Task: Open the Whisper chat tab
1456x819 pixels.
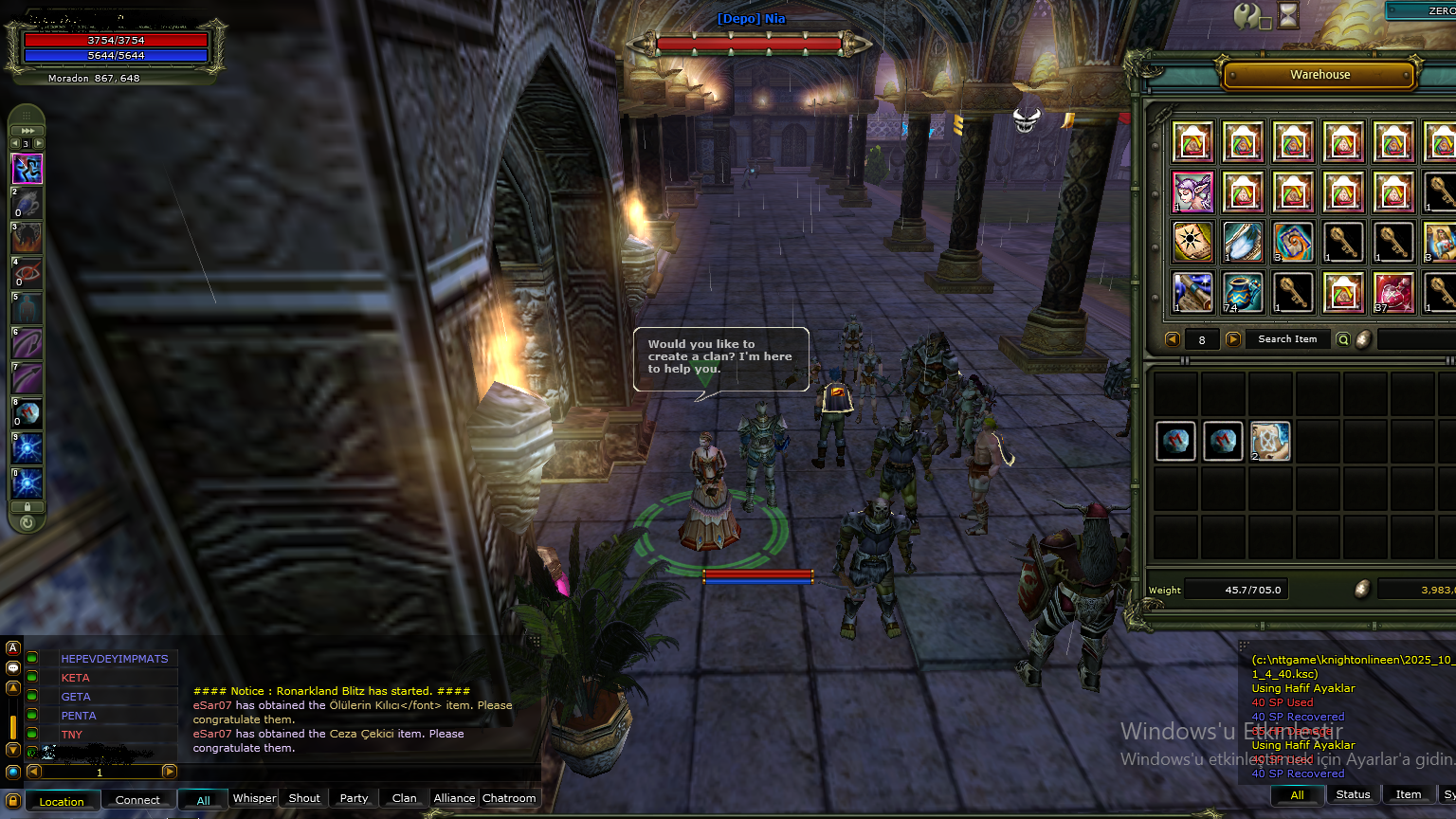Action: (x=254, y=798)
